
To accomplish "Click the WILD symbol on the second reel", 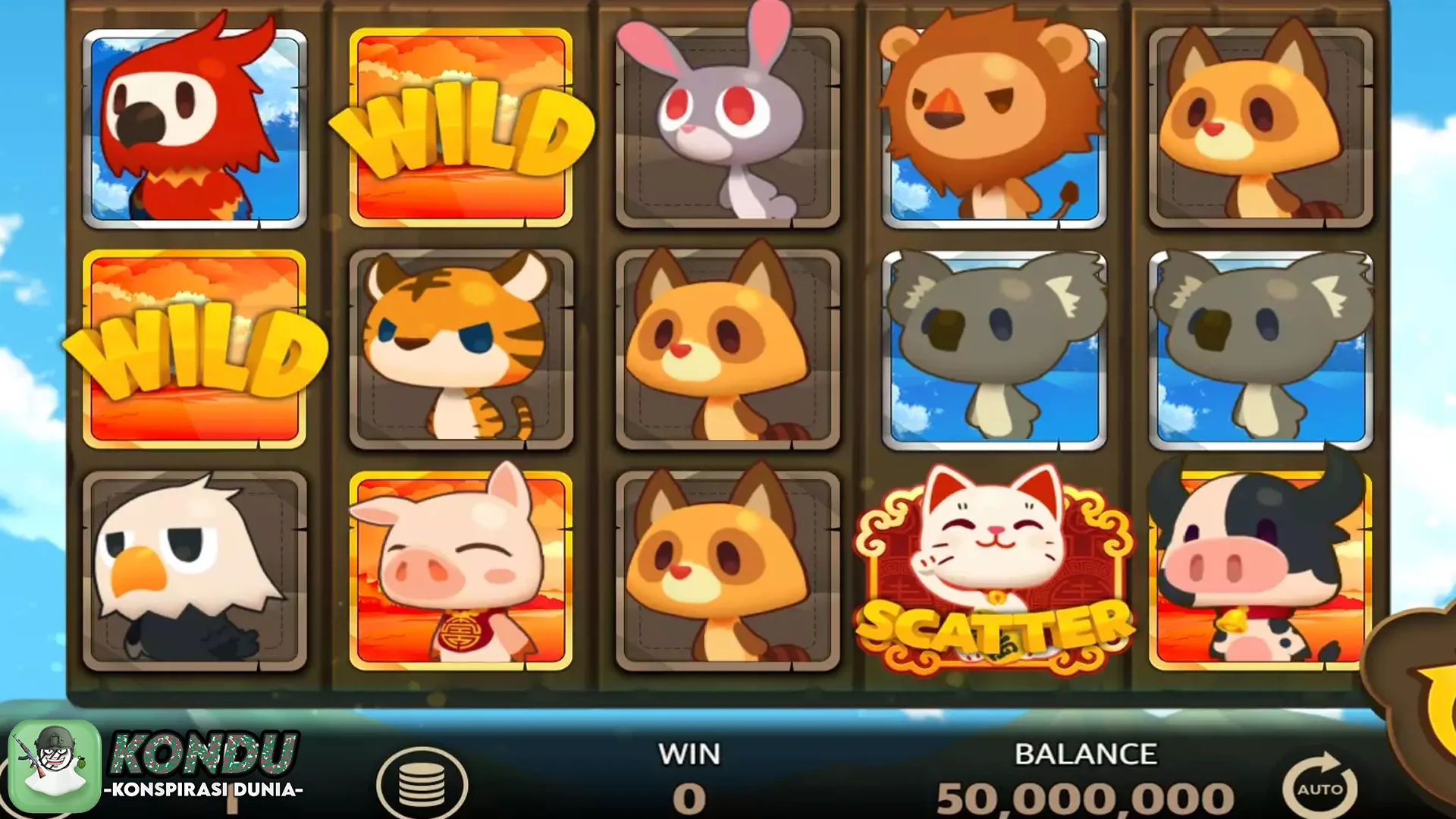I will point(463,125).
